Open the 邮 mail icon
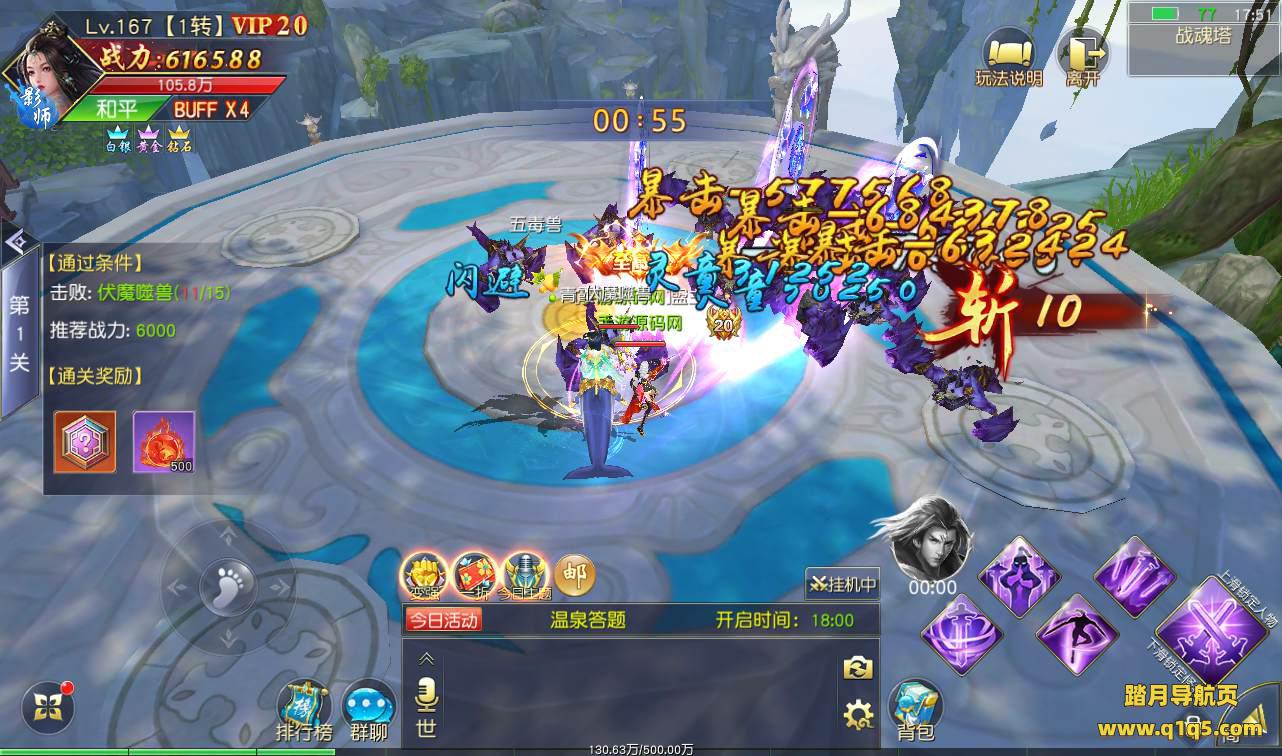The image size is (1282, 756). click(574, 575)
